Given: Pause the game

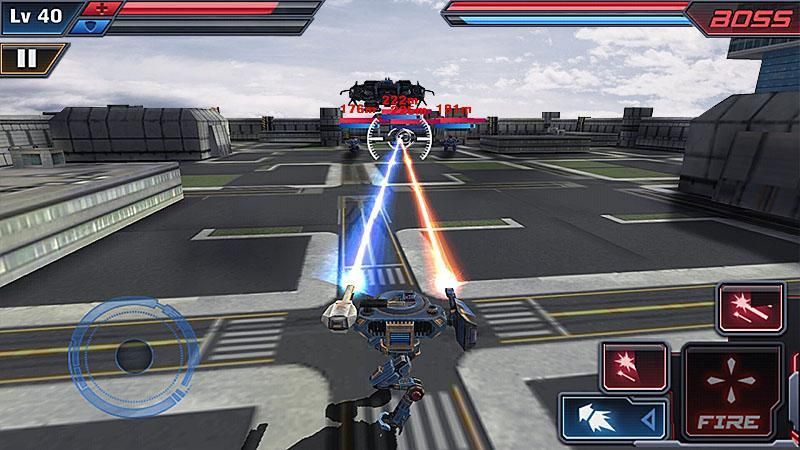Looking at the screenshot, I should pos(27,58).
